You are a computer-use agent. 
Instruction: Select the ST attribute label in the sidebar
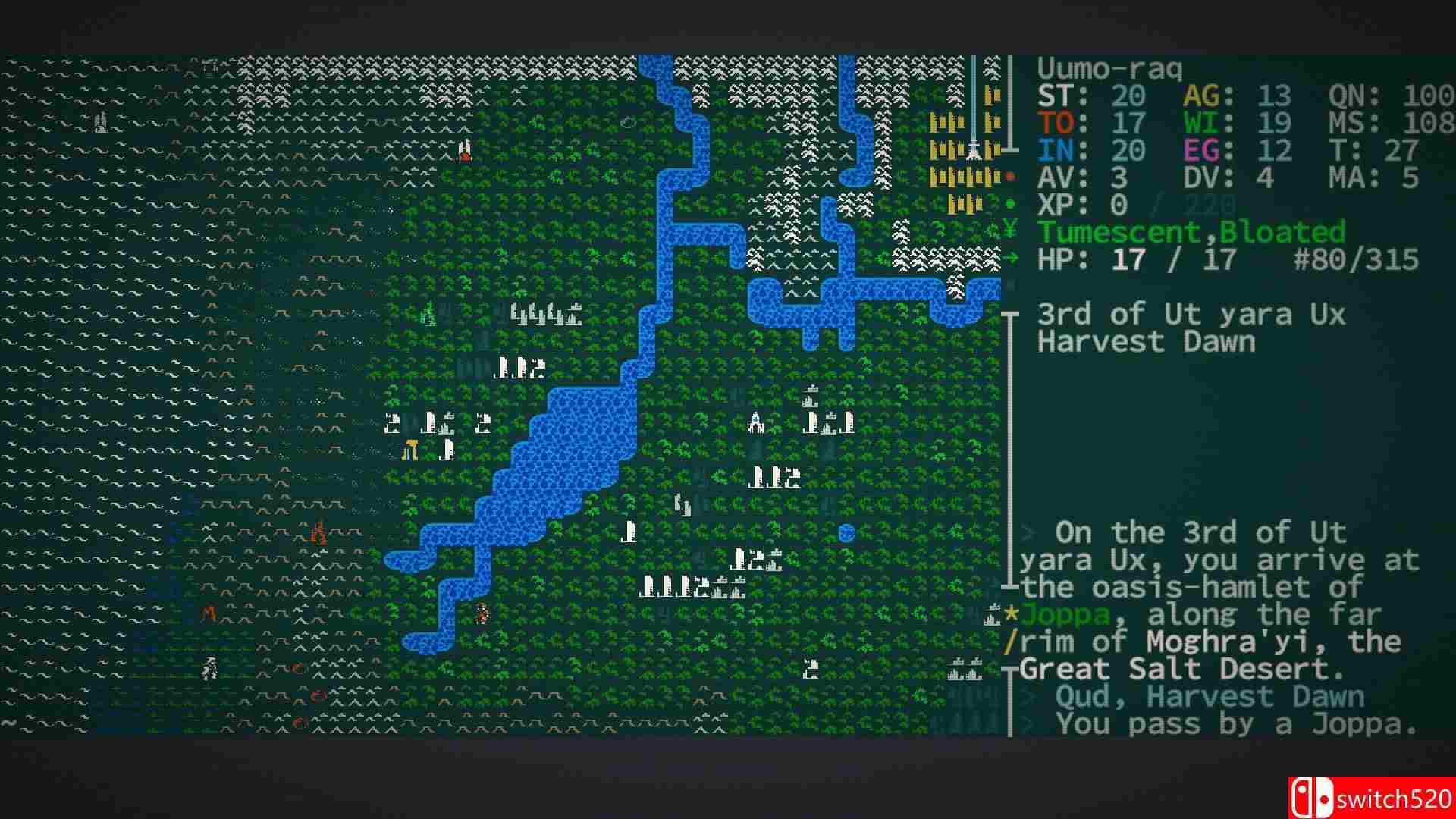click(x=1056, y=95)
